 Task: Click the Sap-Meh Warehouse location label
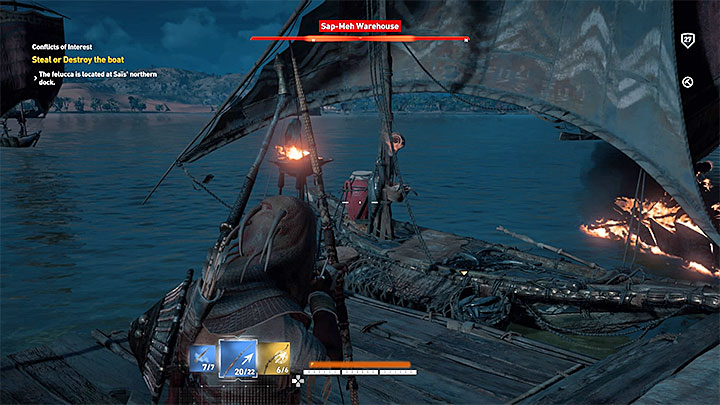coord(360,28)
